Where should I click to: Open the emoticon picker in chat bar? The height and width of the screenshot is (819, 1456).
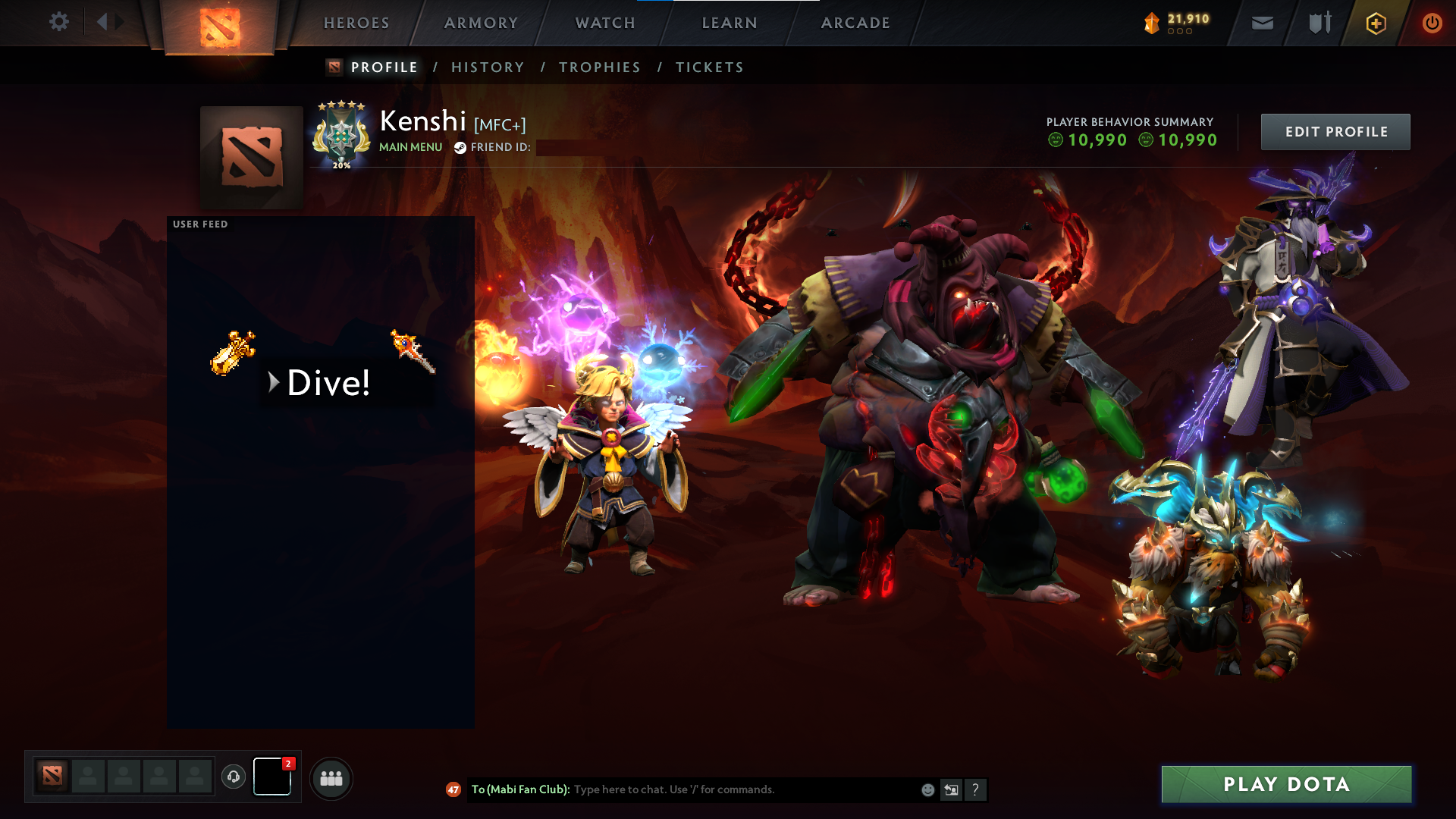(927, 789)
